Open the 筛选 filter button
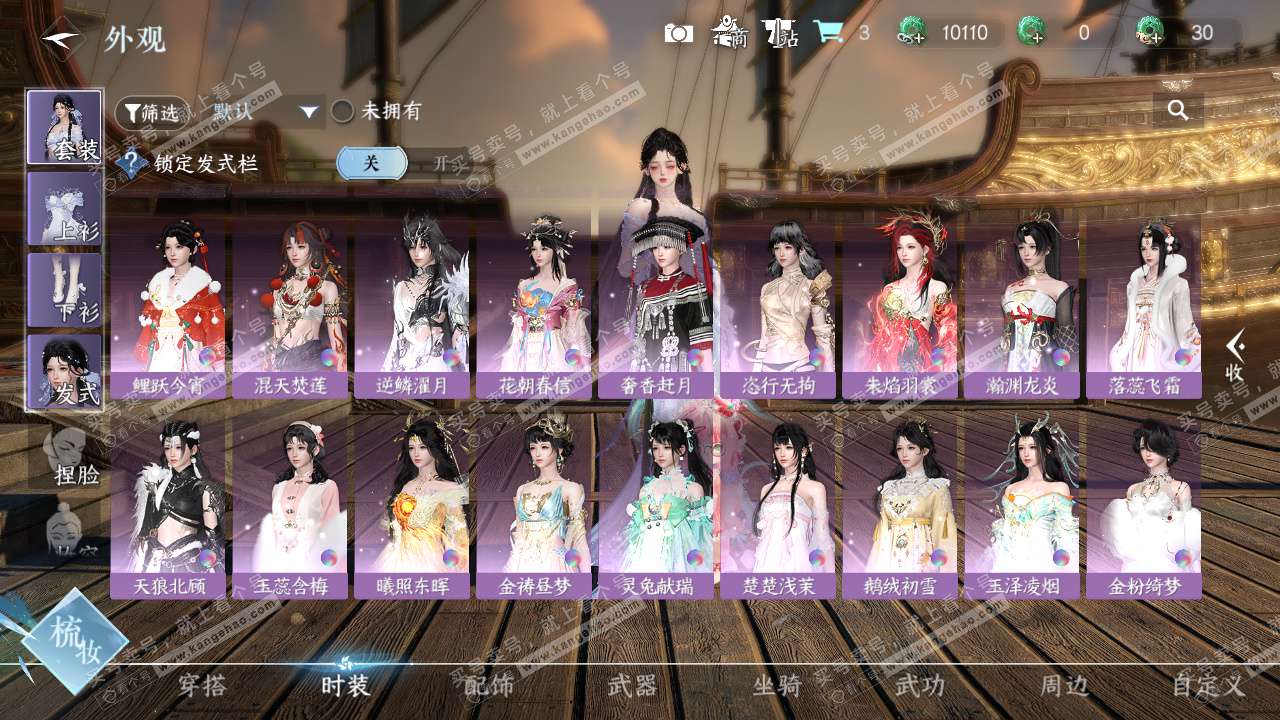This screenshot has height=720, width=1280. coord(152,112)
